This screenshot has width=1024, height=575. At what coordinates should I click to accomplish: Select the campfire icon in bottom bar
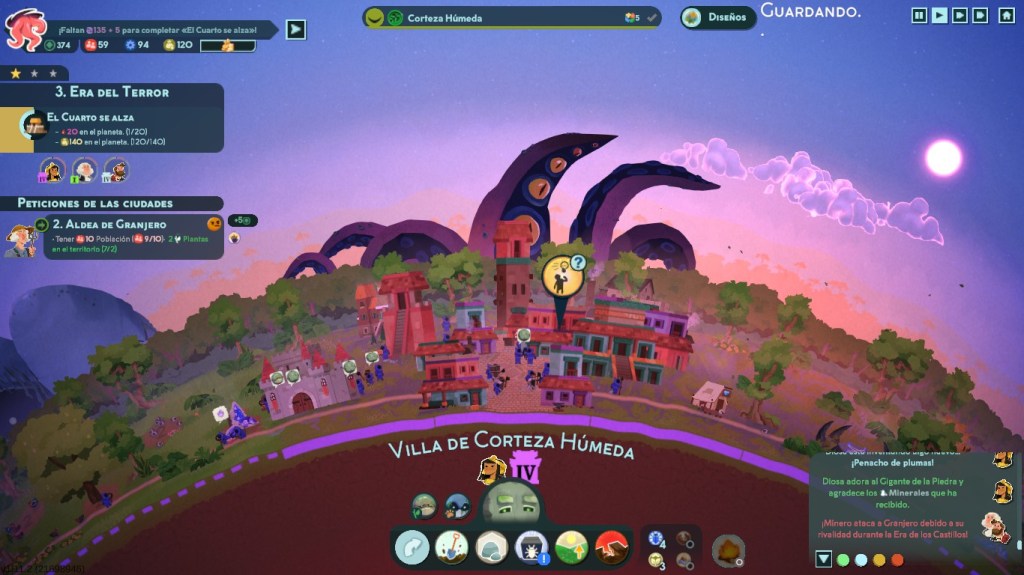pyautogui.click(x=728, y=549)
